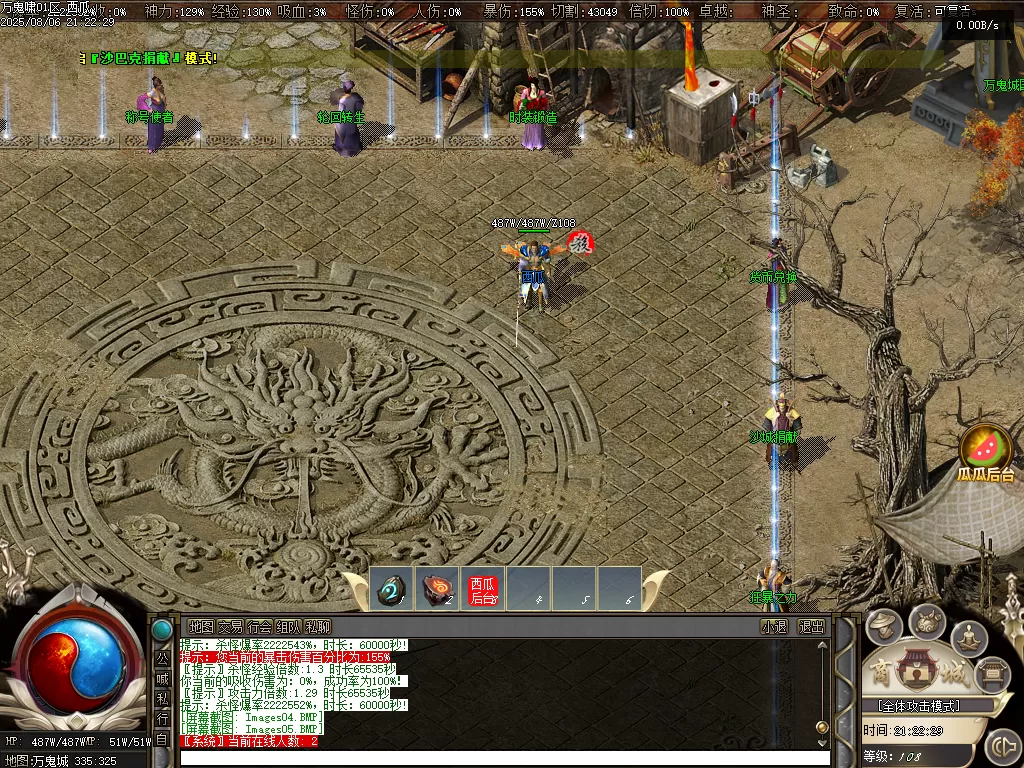Use the blue stone item in hotbar slot 1

(391, 590)
